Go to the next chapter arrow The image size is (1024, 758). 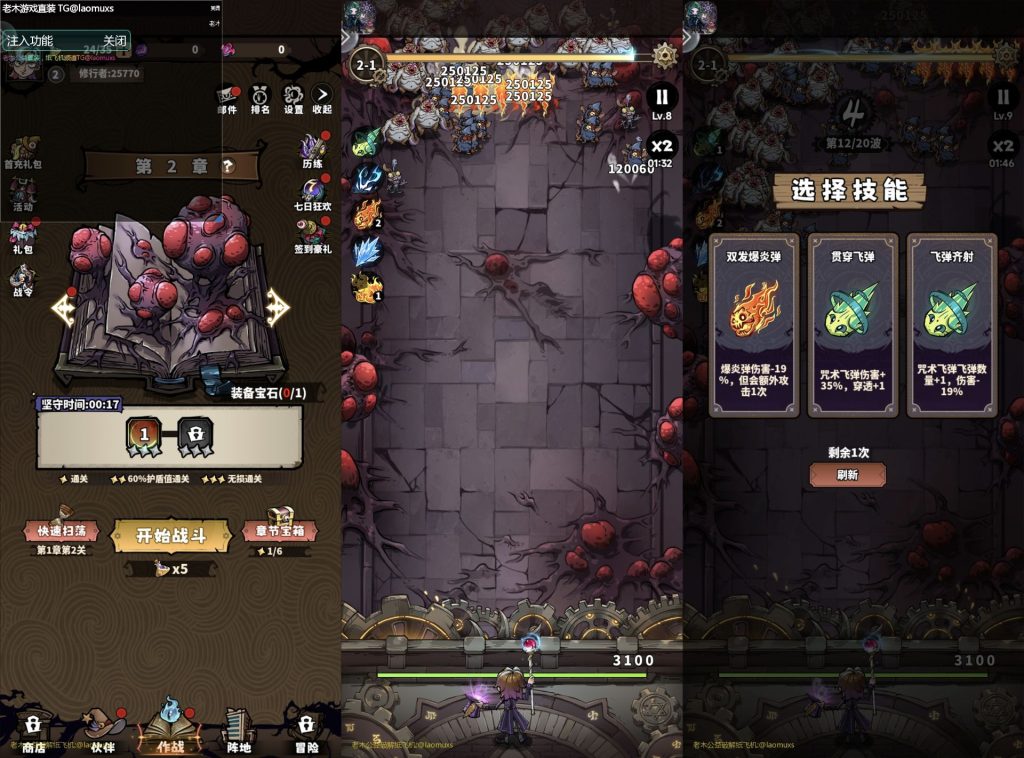tap(277, 308)
